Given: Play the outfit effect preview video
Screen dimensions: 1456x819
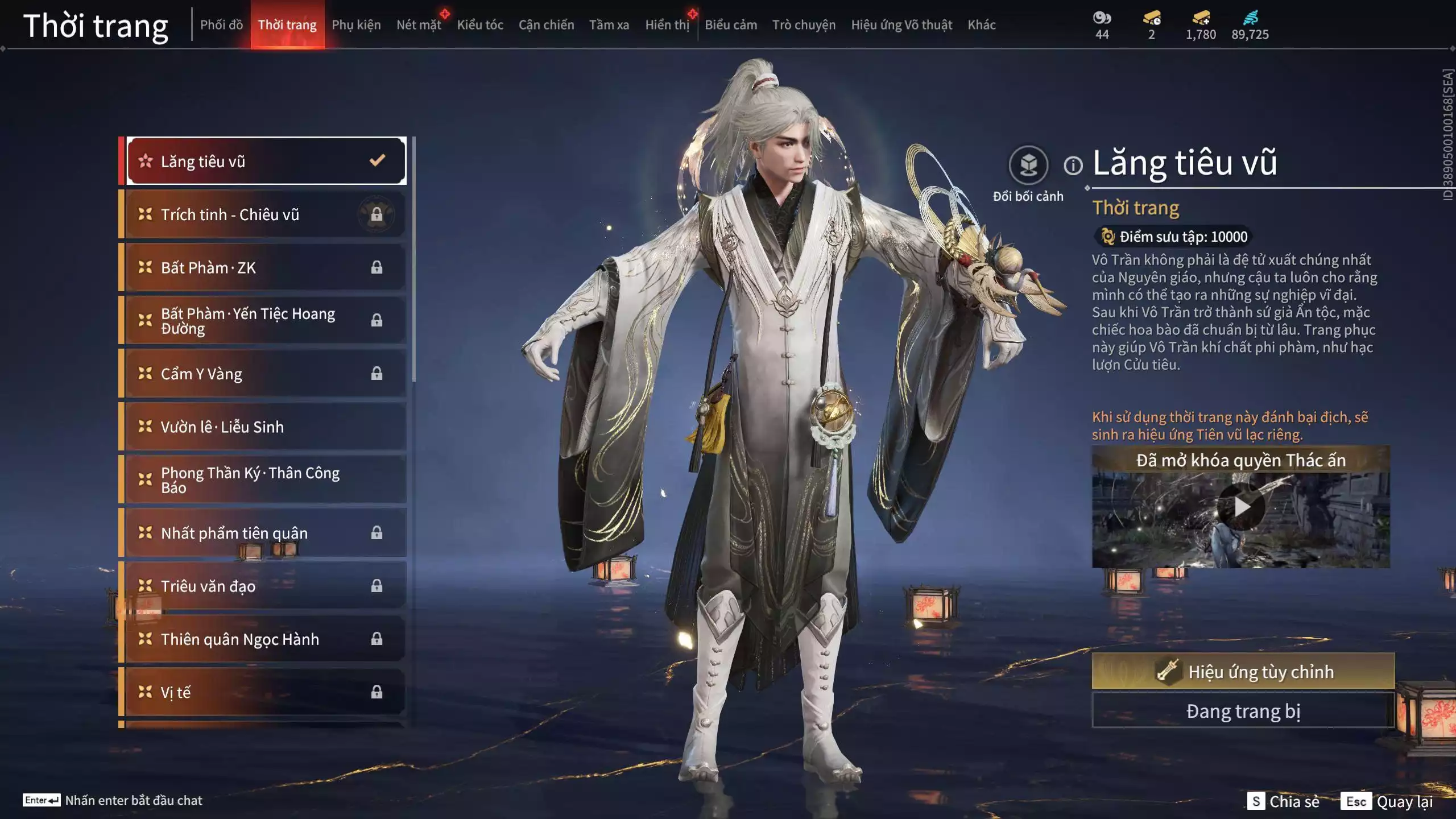Looking at the screenshot, I should 1241,507.
